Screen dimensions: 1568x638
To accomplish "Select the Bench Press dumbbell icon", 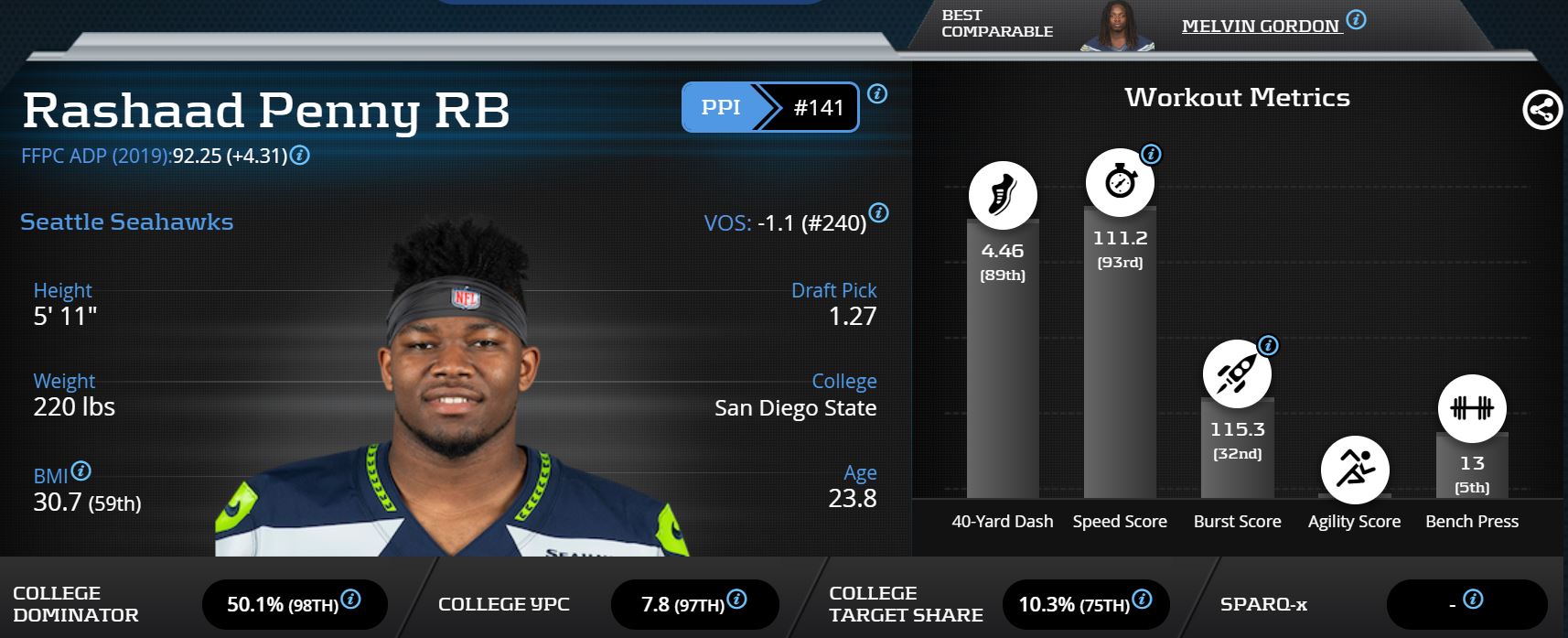I will [x=1471, y=408].
